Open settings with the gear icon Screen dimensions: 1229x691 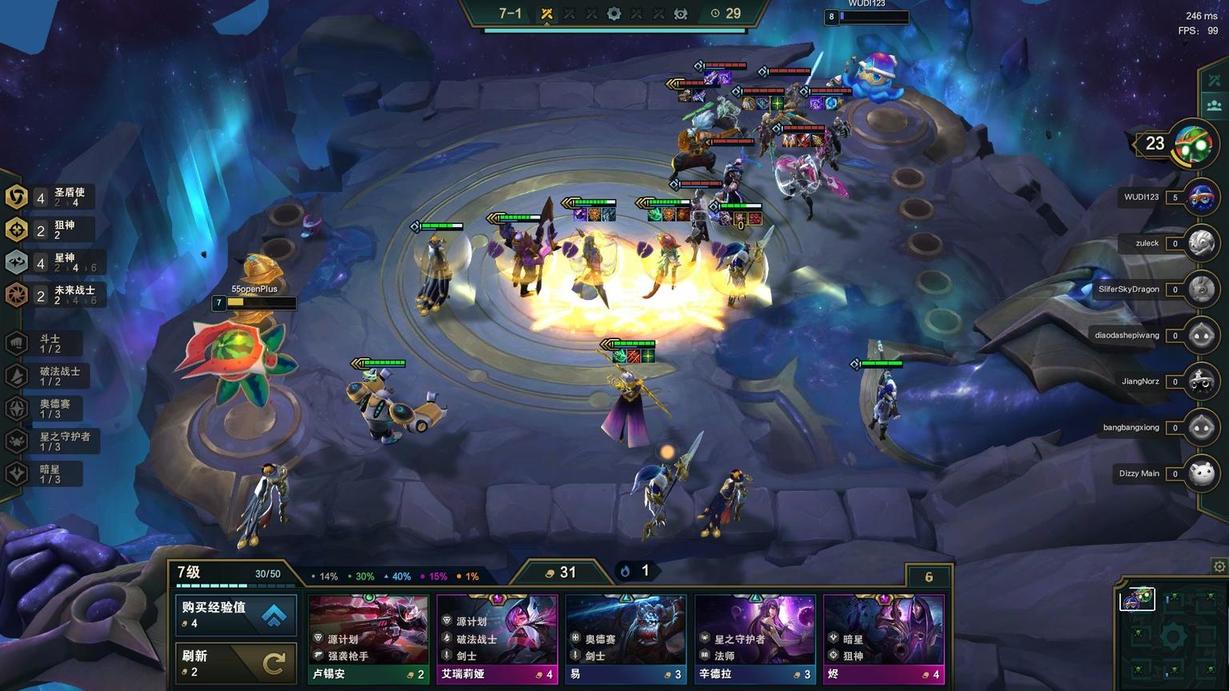tap(1218, 566)
